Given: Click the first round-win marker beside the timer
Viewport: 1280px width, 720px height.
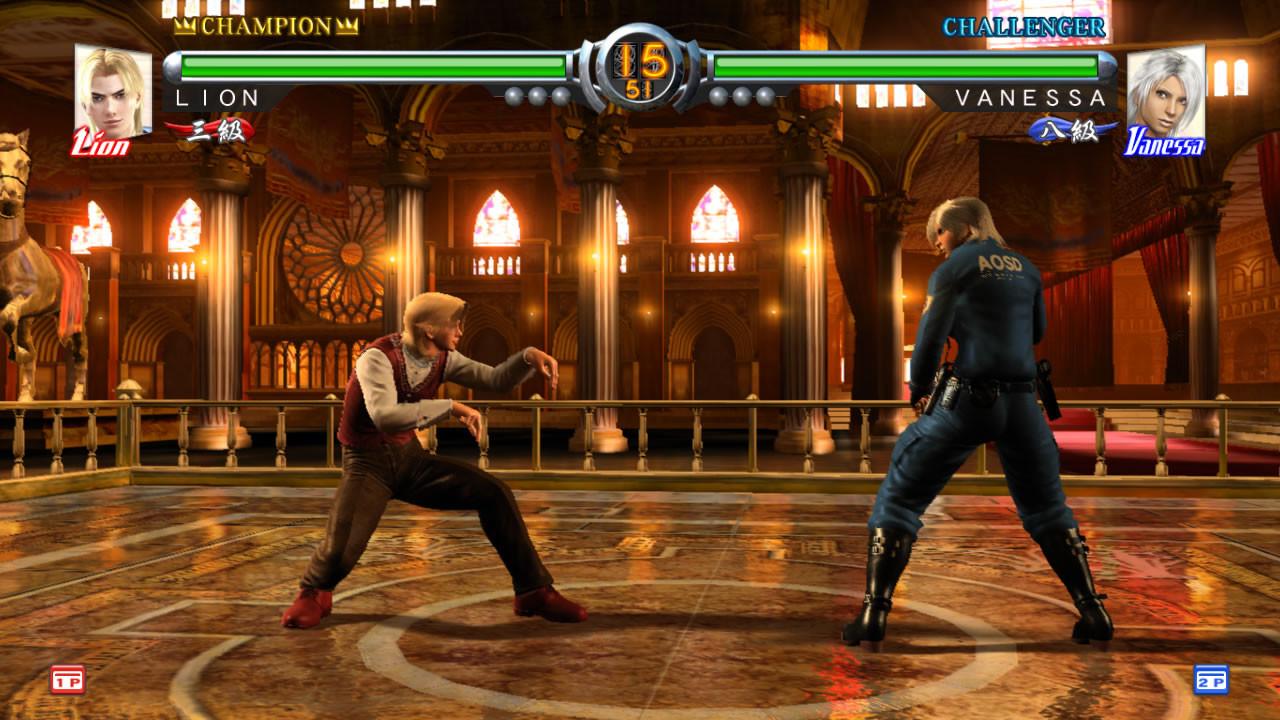Looking at the screenshot, I should (513, 95).
